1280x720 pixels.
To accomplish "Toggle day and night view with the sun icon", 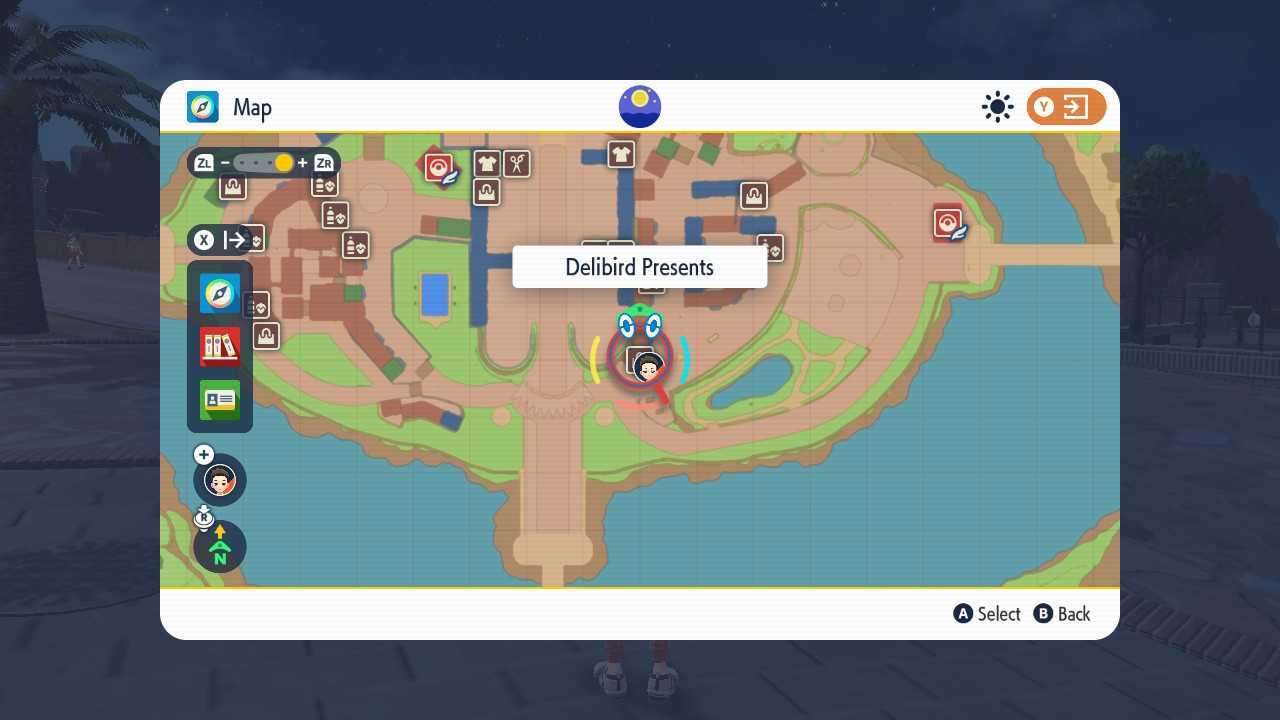I will [996, 106].
